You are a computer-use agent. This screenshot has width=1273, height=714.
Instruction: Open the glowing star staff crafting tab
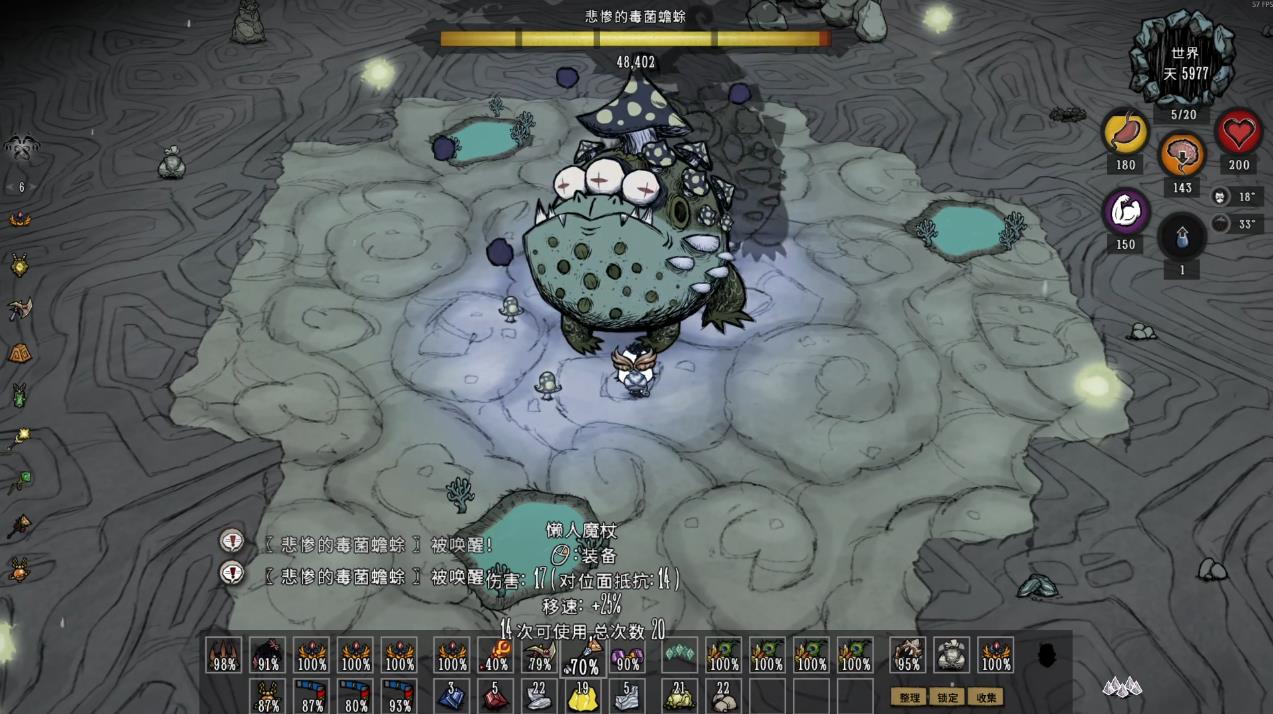(x=19, y=438)
